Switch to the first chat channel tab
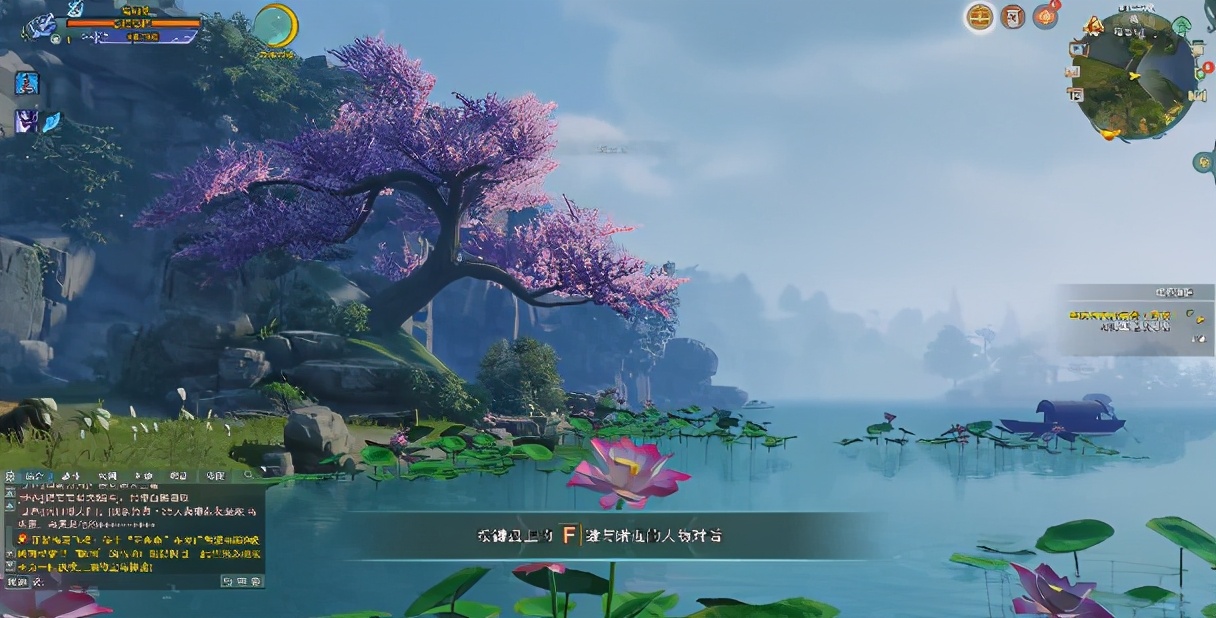The image size is (1216, 618). click(x=34, y=476)
